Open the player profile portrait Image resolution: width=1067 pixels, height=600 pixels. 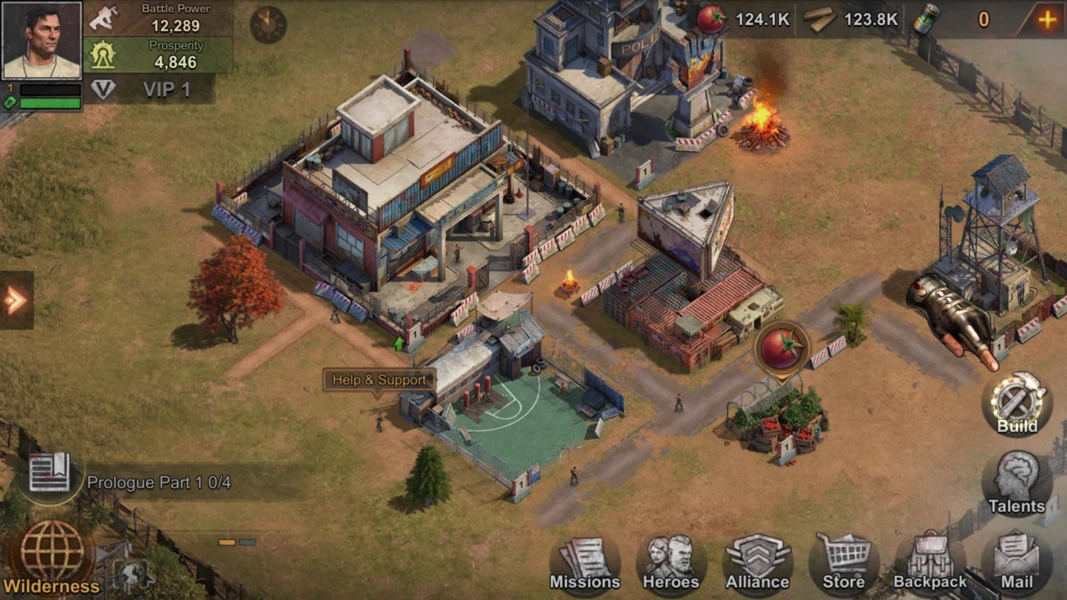click(41, 40)
